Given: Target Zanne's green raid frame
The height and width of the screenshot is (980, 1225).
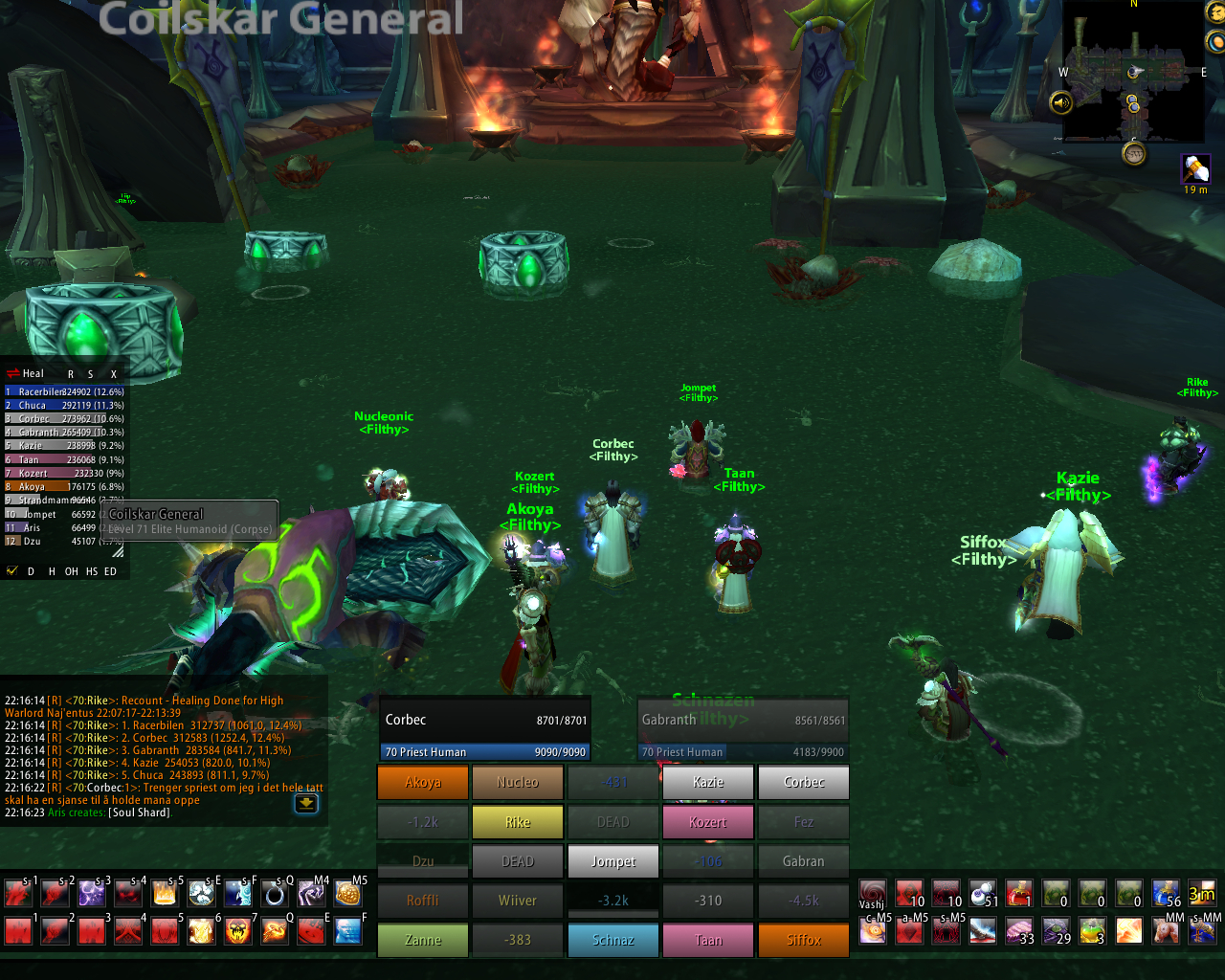Looking at the screenshot, I should point(423,940).
